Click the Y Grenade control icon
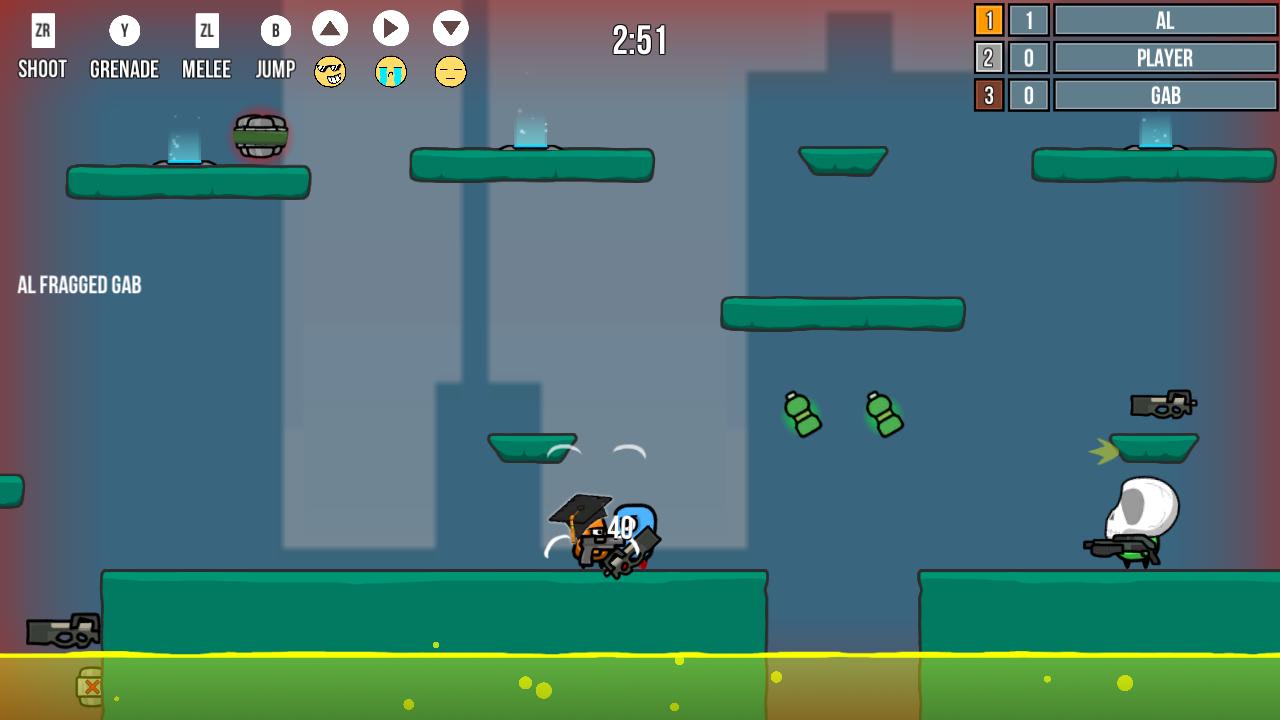Viewport: 1280px width, 720px height. tap(124, 30)
